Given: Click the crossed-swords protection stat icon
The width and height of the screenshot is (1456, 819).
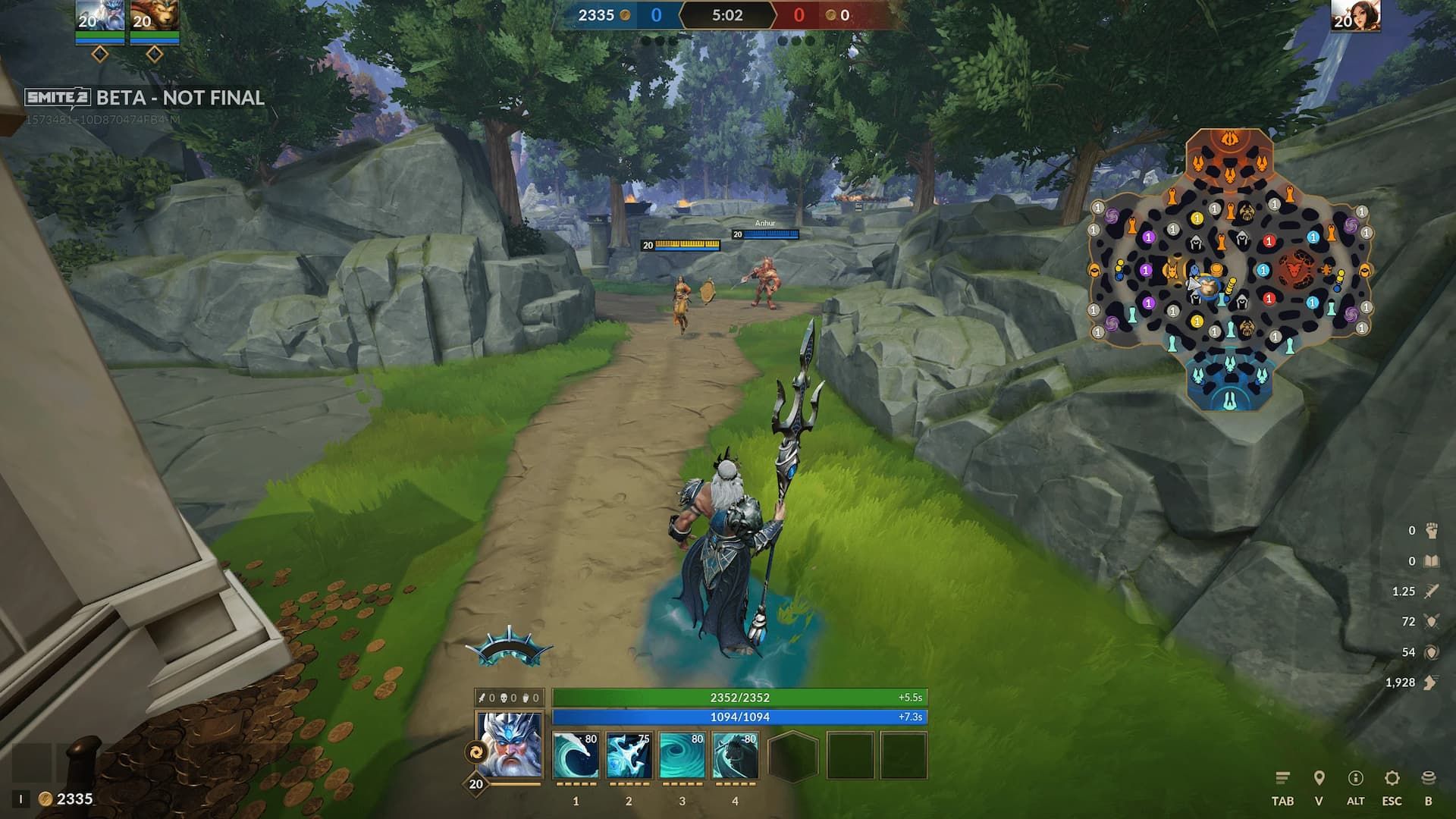Looking at the screenshot, I should click(x=1431, y=620).
